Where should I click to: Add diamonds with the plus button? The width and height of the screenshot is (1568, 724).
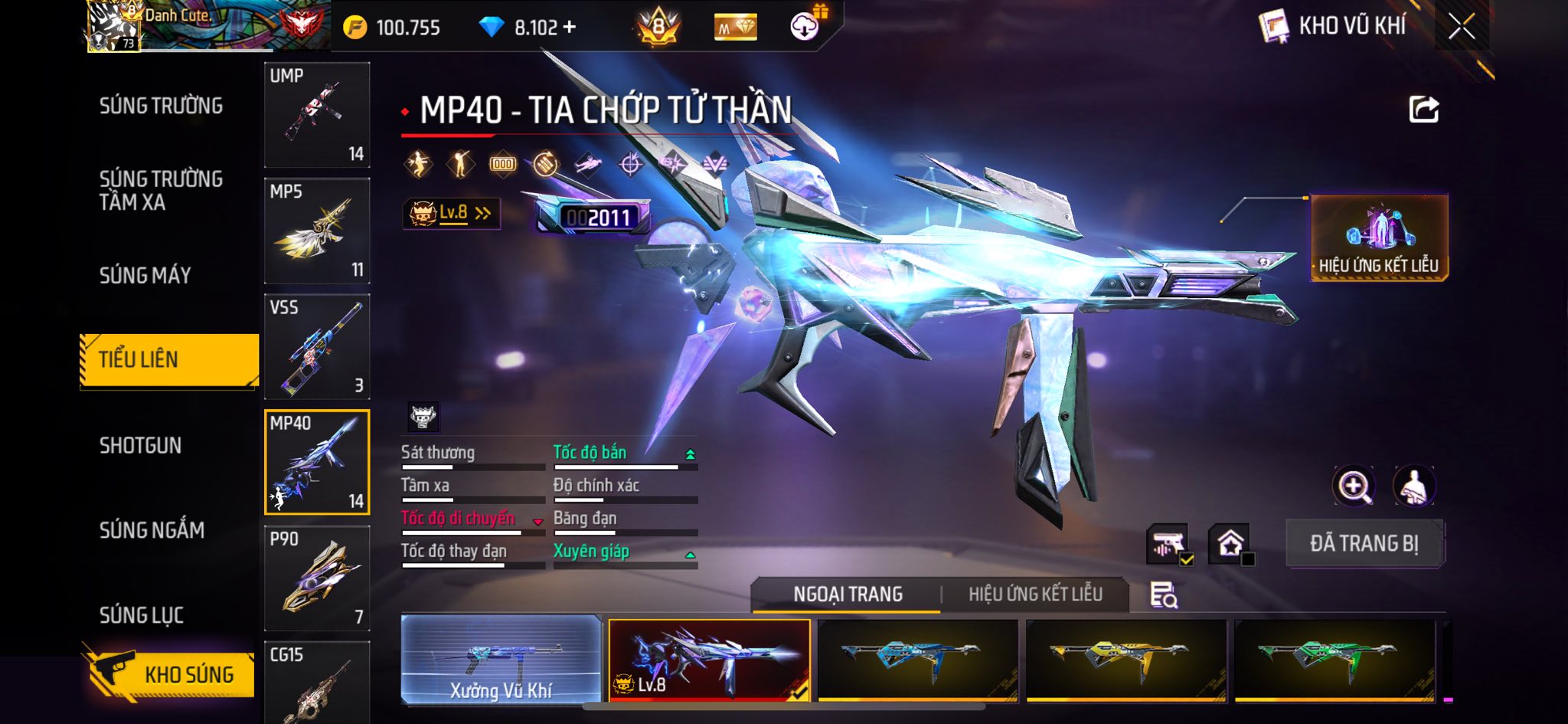click(569, 27)
